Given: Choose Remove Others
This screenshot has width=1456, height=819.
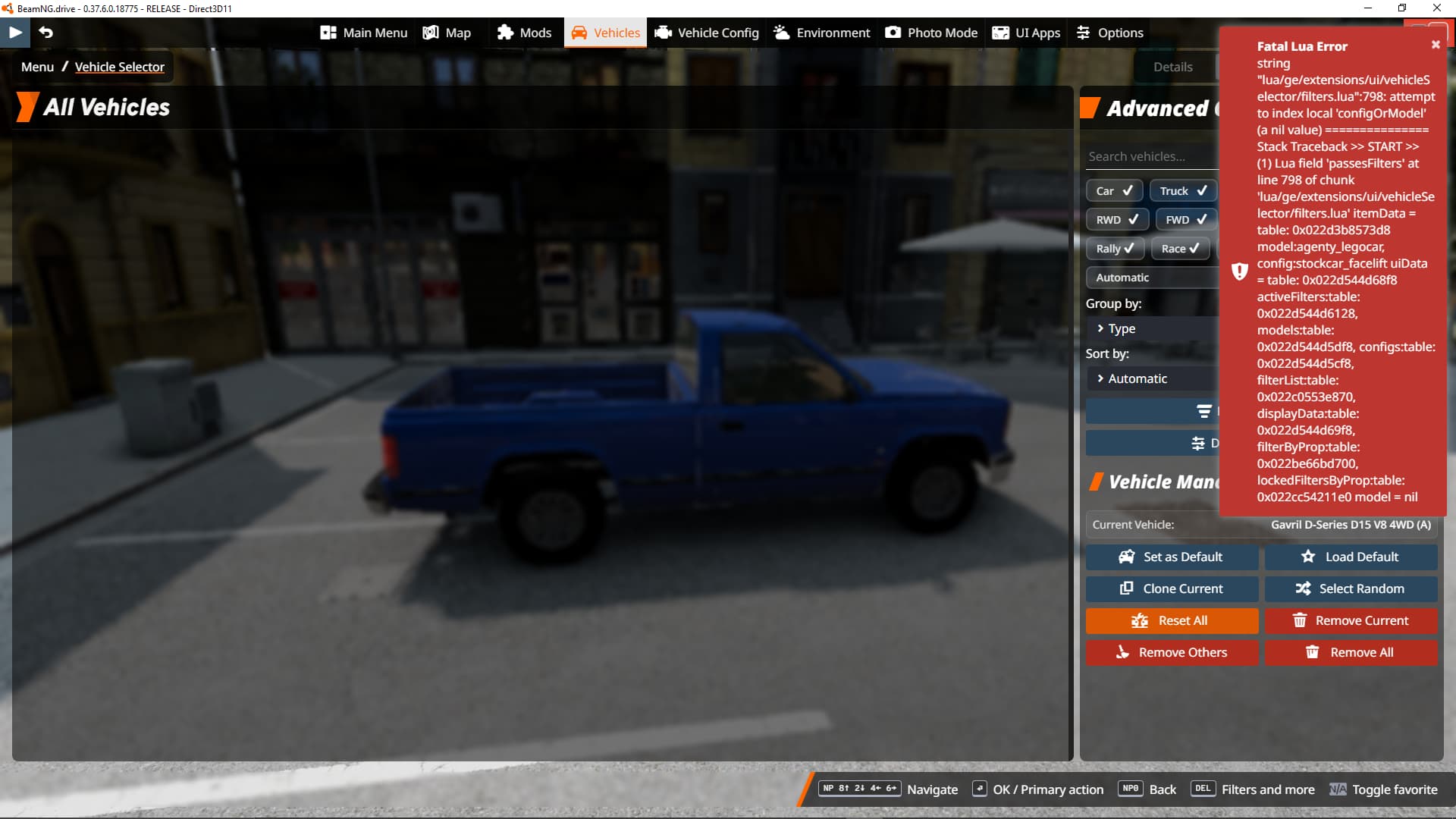Looking at the screenshot, I should click(1172, 652).
